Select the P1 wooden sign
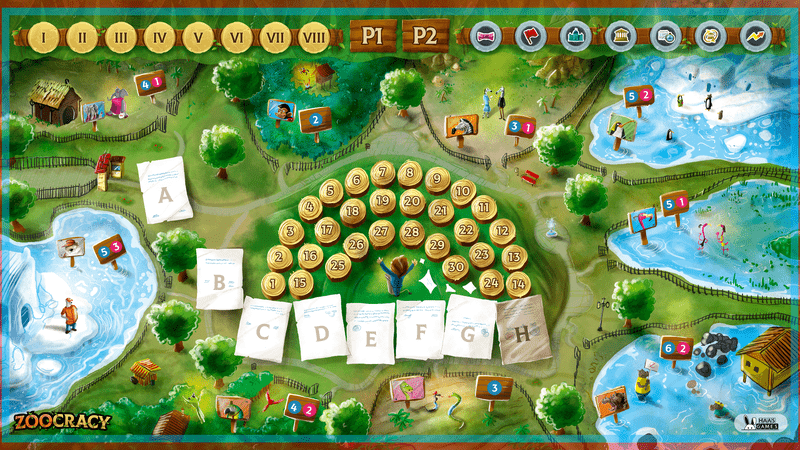The height and width of the screenshot is (450, 800). 372,36
